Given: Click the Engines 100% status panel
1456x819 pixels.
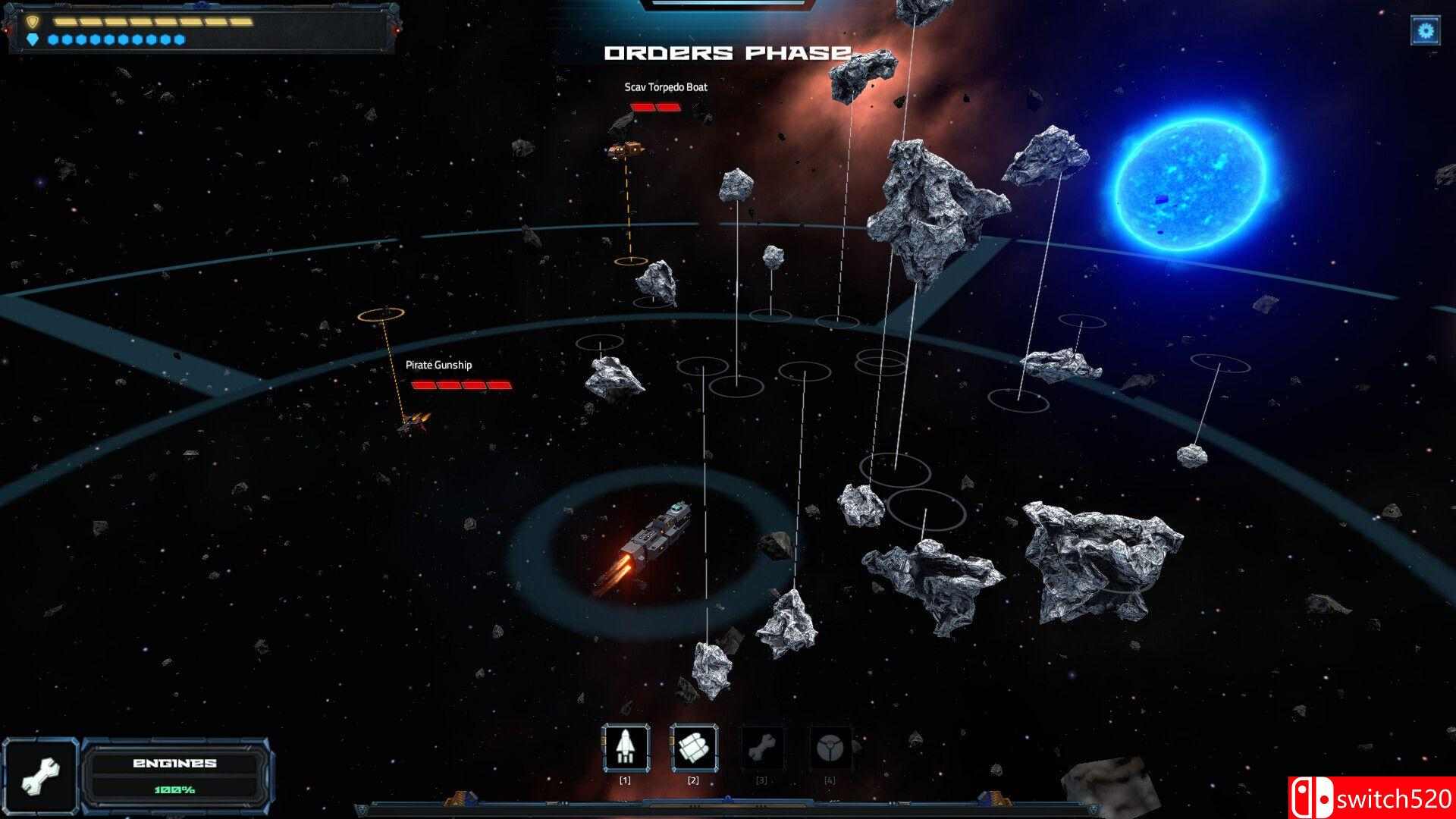Looking at the screenshot, I should click(x=174, y=770).
